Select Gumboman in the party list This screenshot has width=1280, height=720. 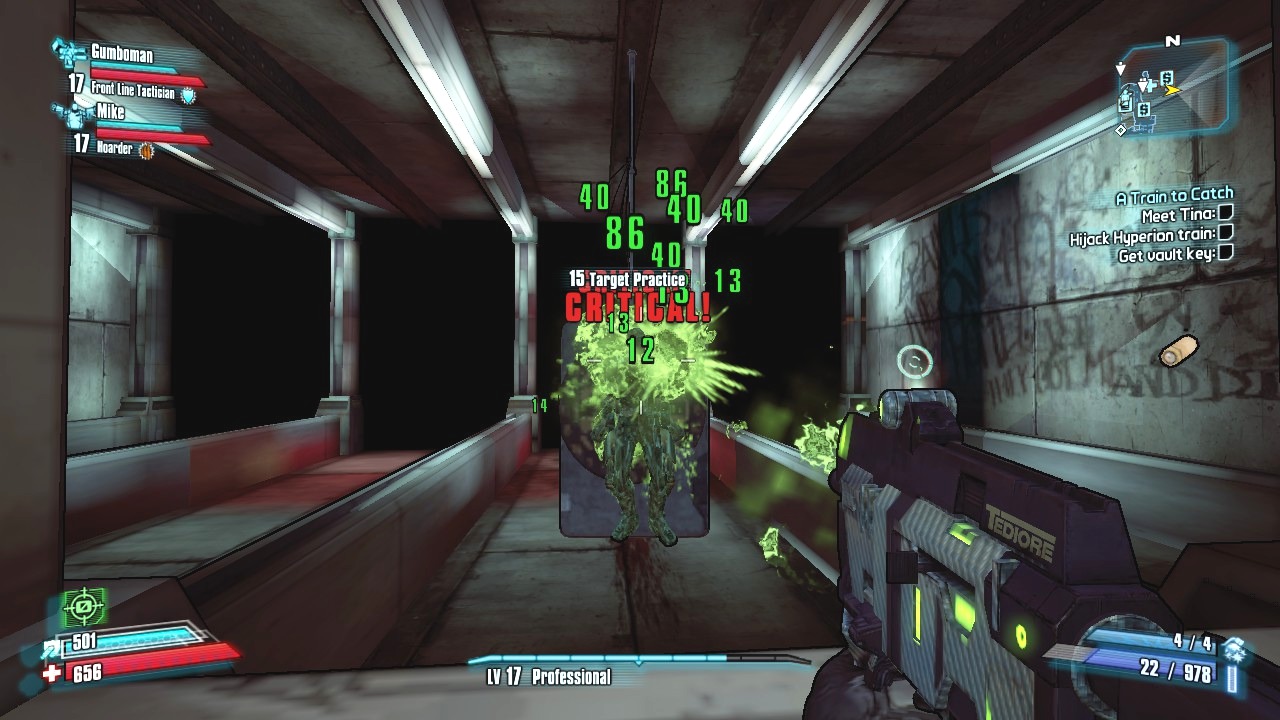tap(122, 53)
